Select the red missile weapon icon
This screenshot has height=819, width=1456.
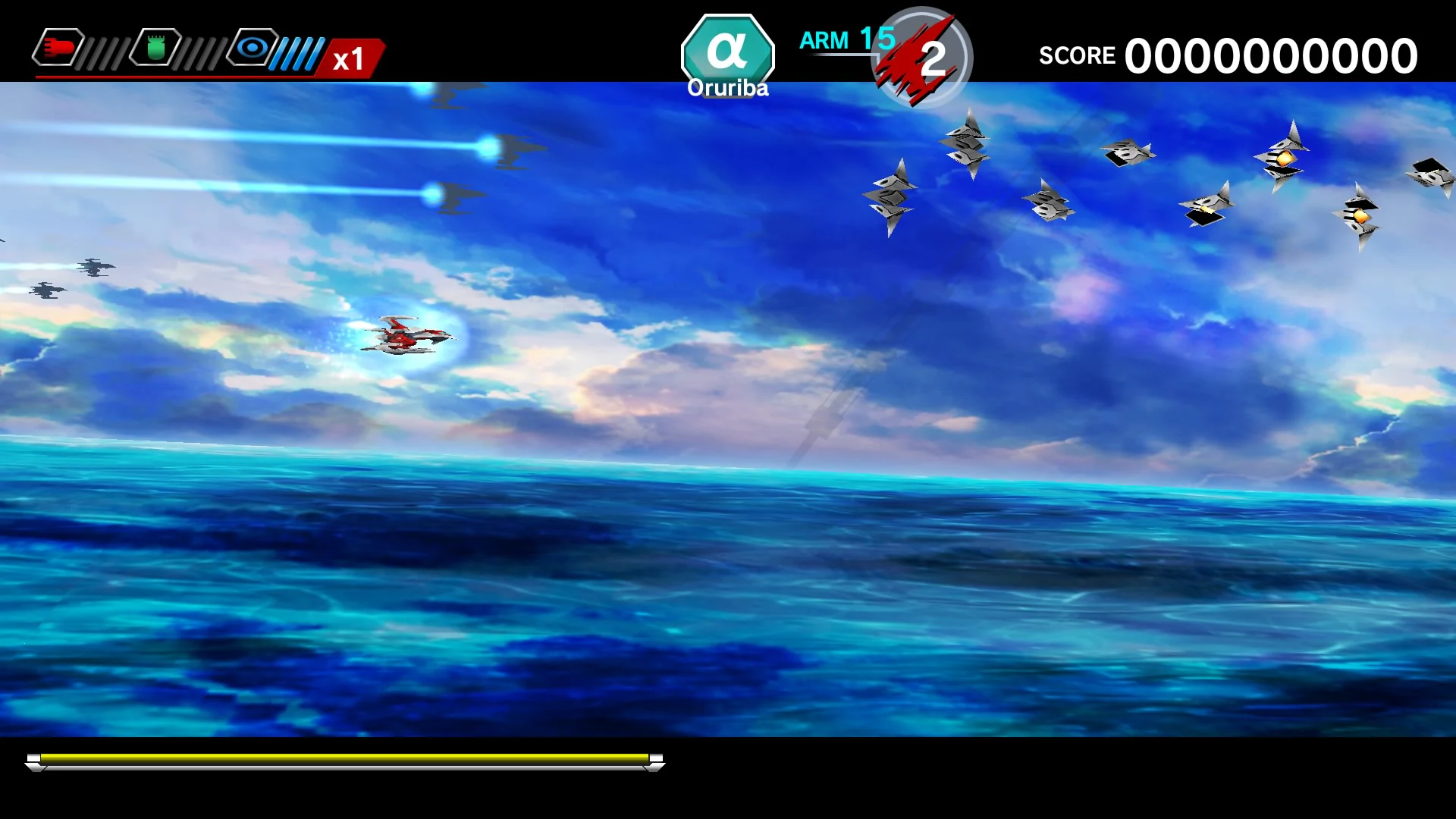click(58, 48)
